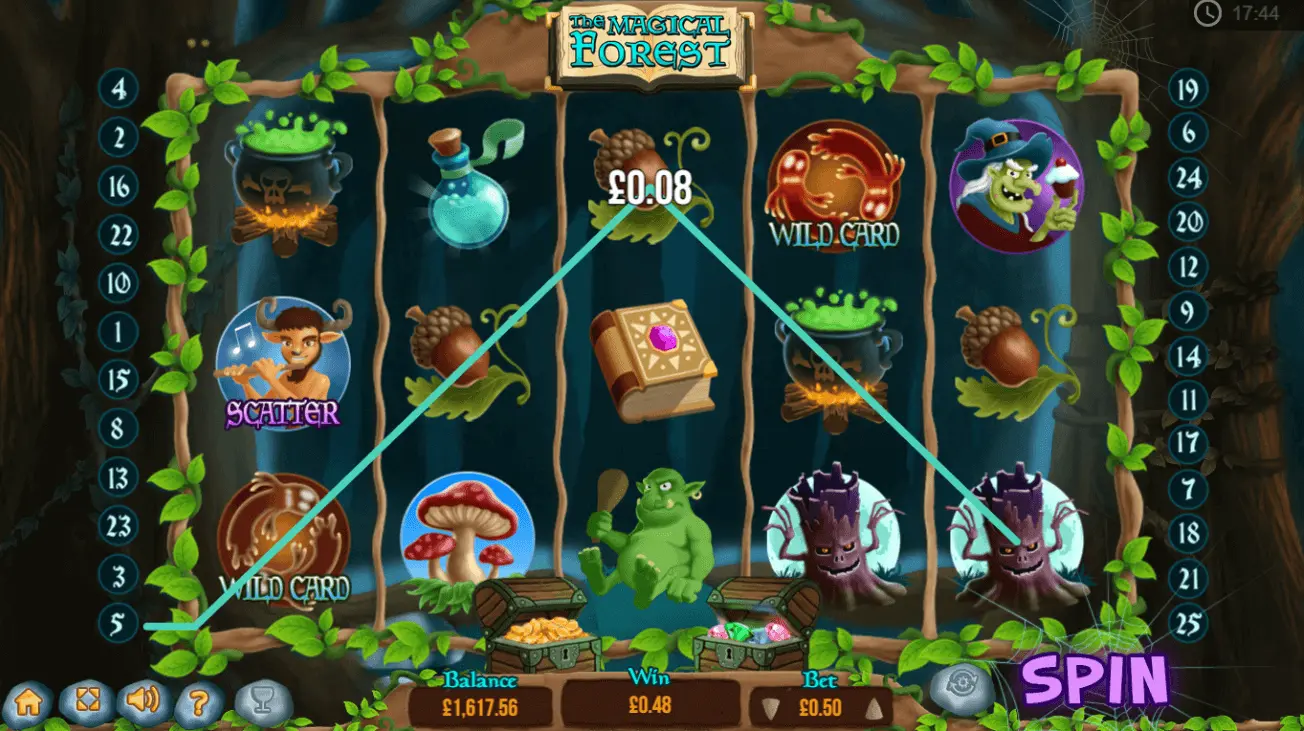The height and width of the screenshot is (731, 1304).
Task: Open the home stone button
Action: click(29, 702)
